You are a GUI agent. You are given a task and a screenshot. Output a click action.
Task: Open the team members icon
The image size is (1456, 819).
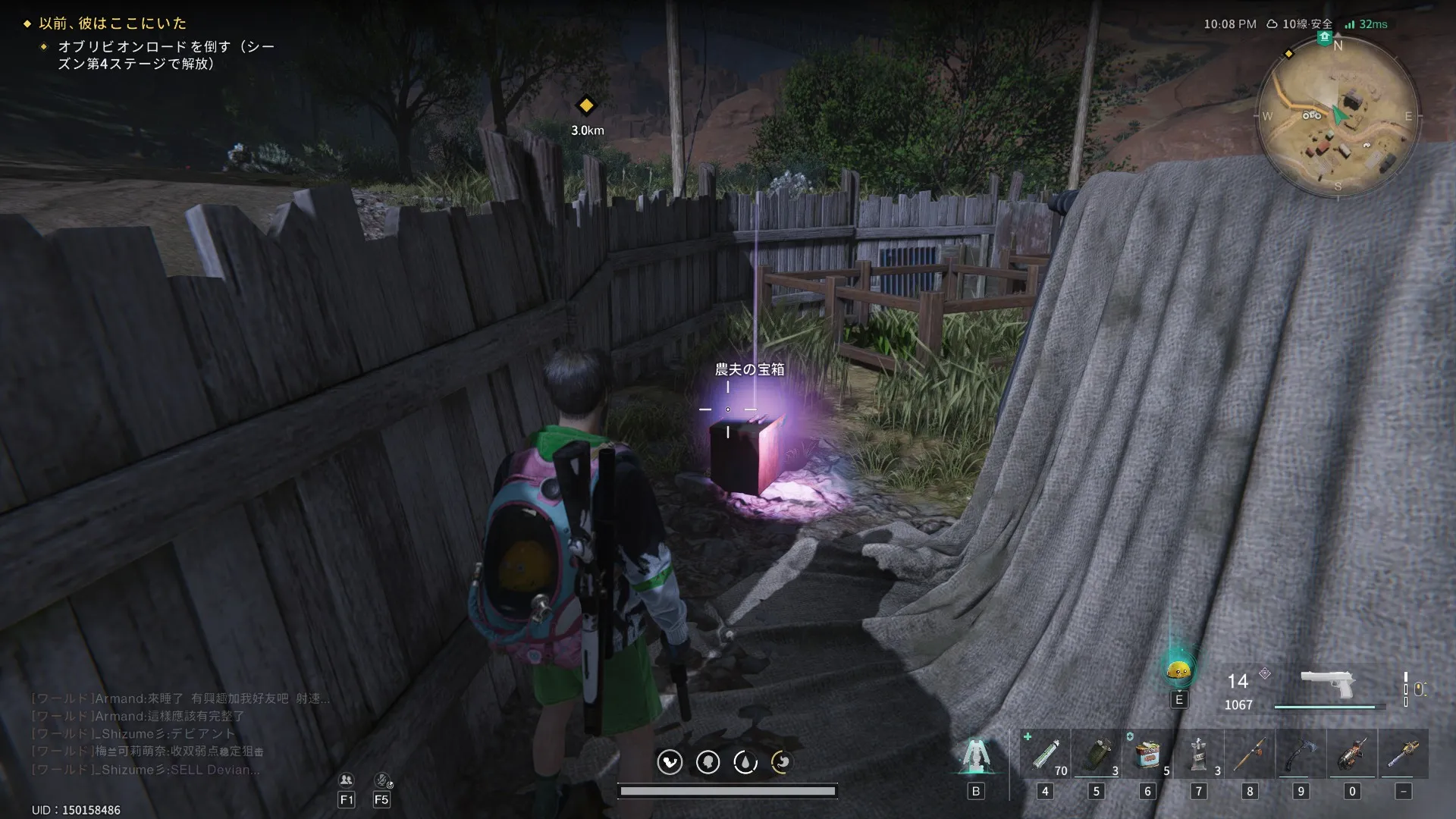click(x=346, y=780)
